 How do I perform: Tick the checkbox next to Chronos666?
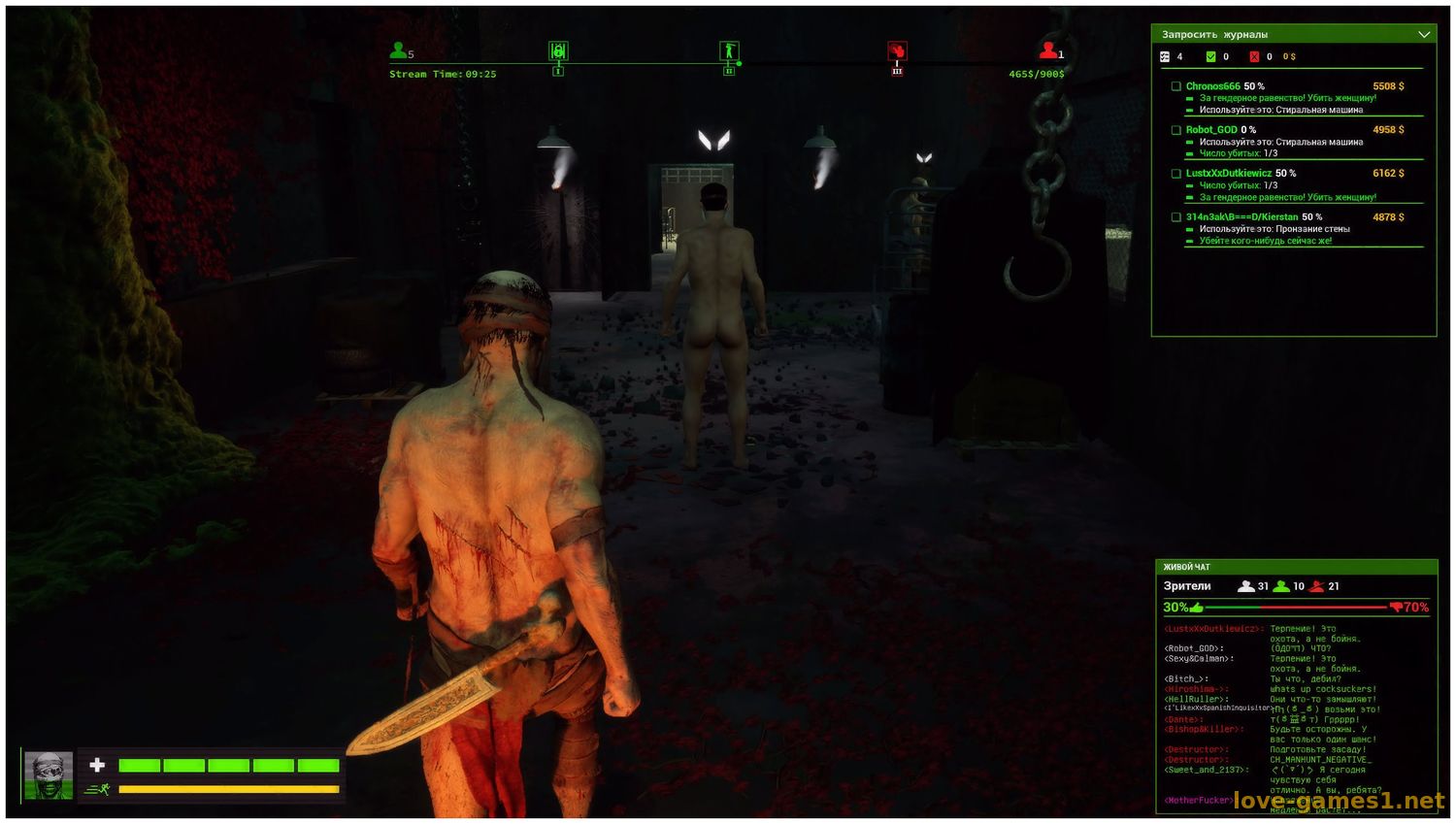[1175, 86]
